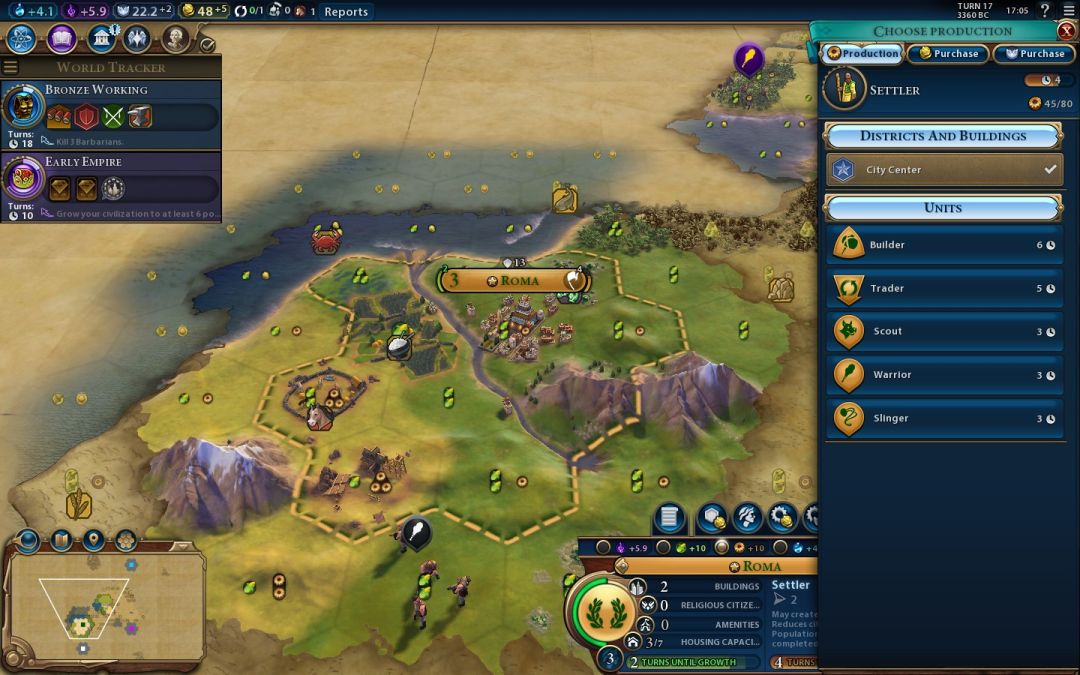
Task: Switch to the faith Purchase tab
Action: point(1034,54)
